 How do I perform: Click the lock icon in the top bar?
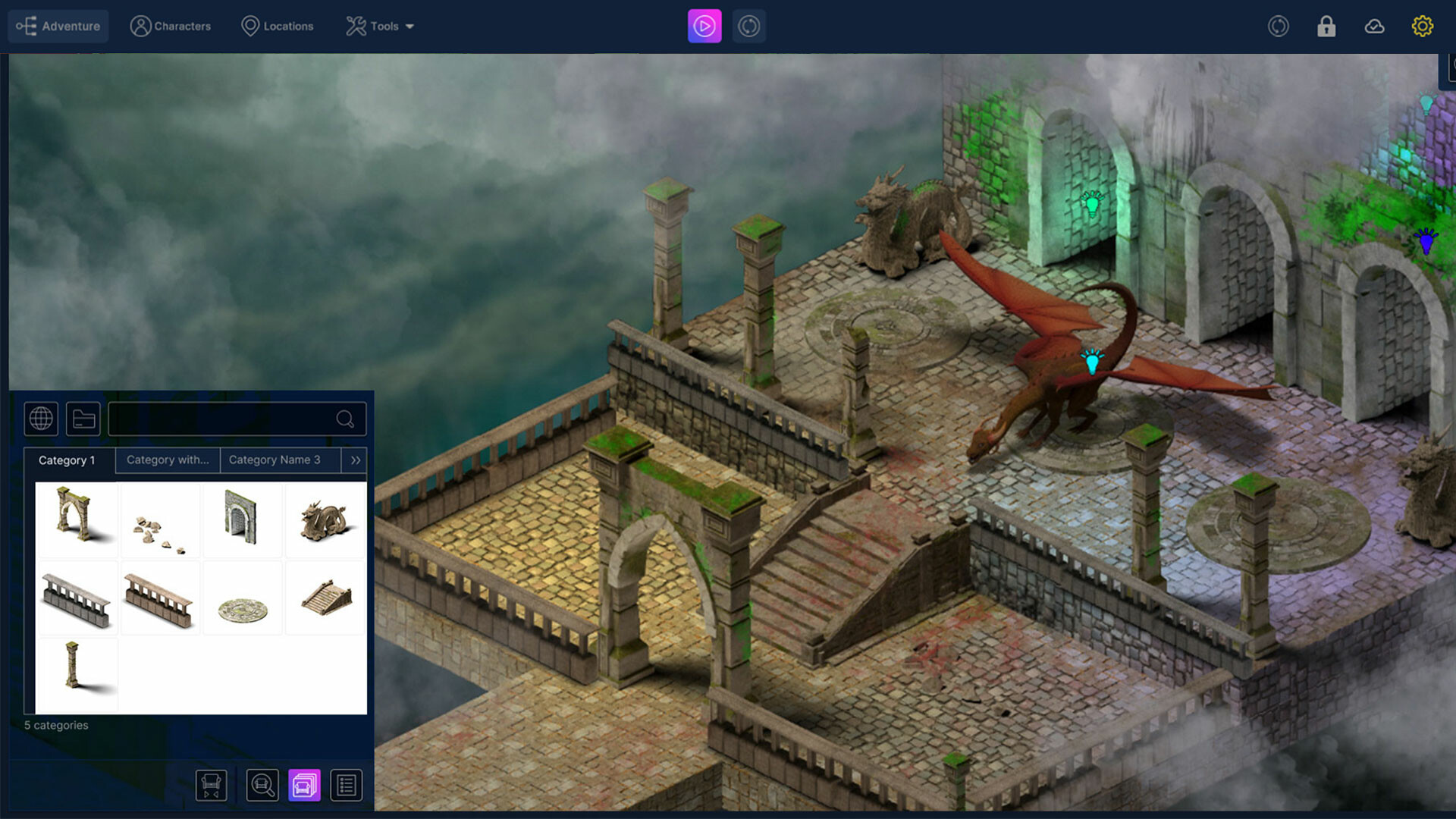pyautogui.click(x=1326, y=26)
